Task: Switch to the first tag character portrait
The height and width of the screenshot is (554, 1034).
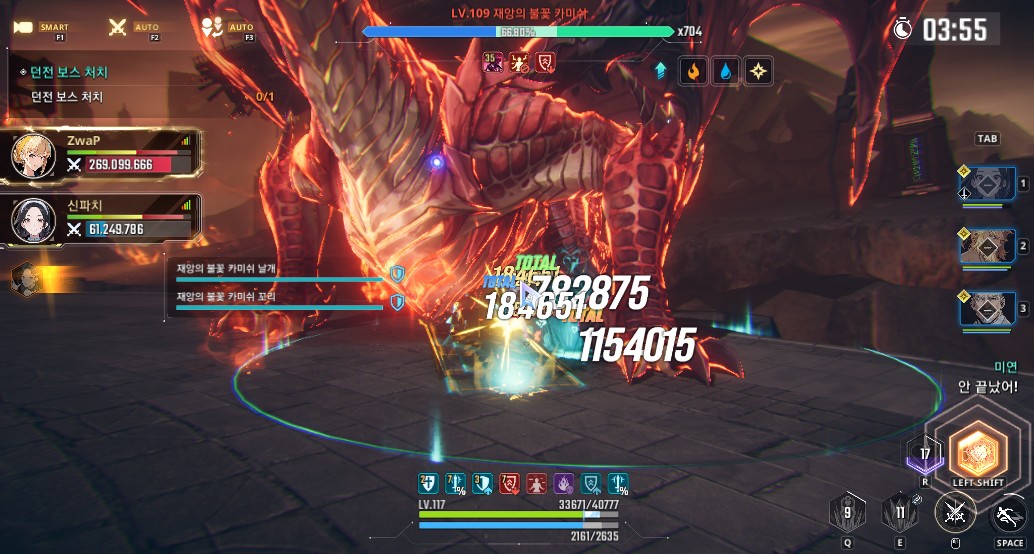Action: [x=987, y=187]
